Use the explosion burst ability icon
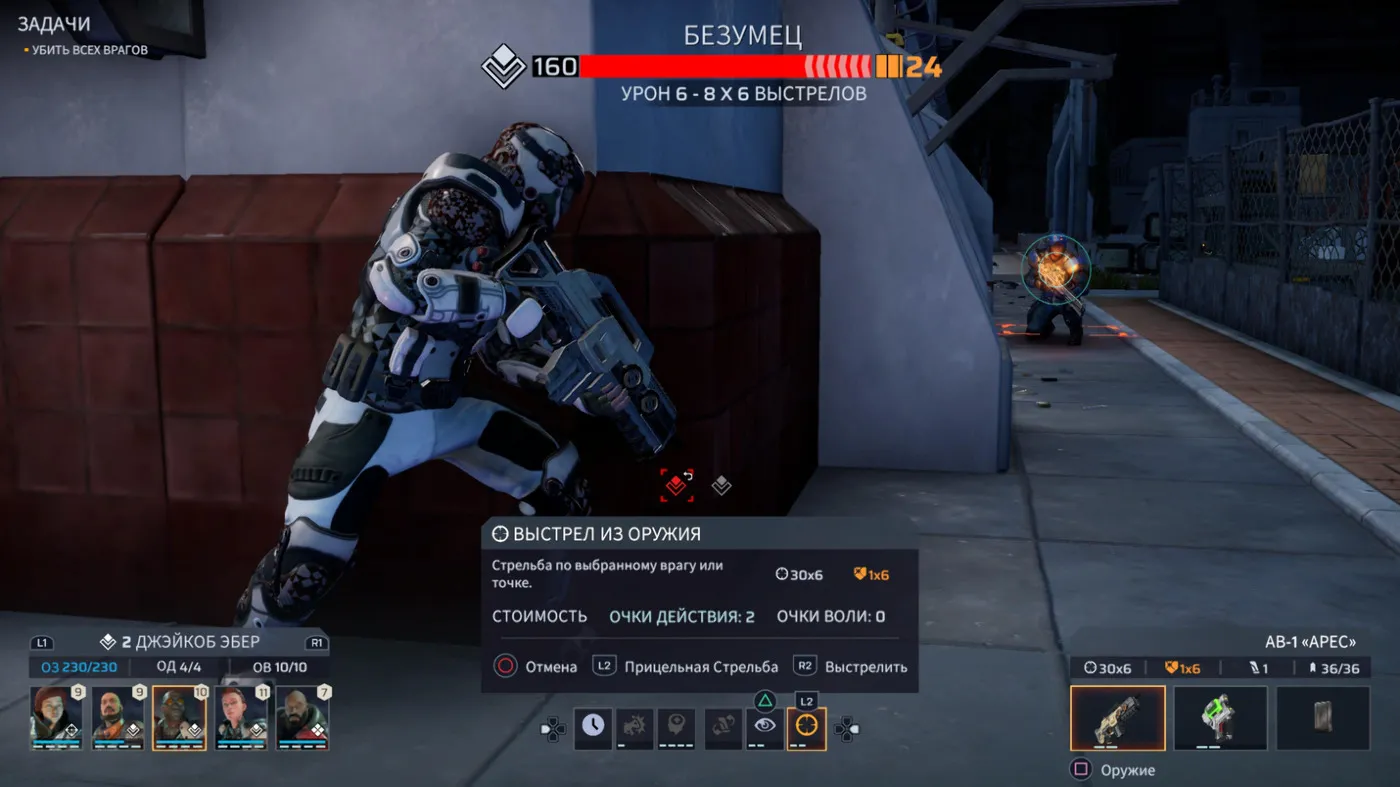Screen dimensions: 1400x787 (x=635, y=727)
